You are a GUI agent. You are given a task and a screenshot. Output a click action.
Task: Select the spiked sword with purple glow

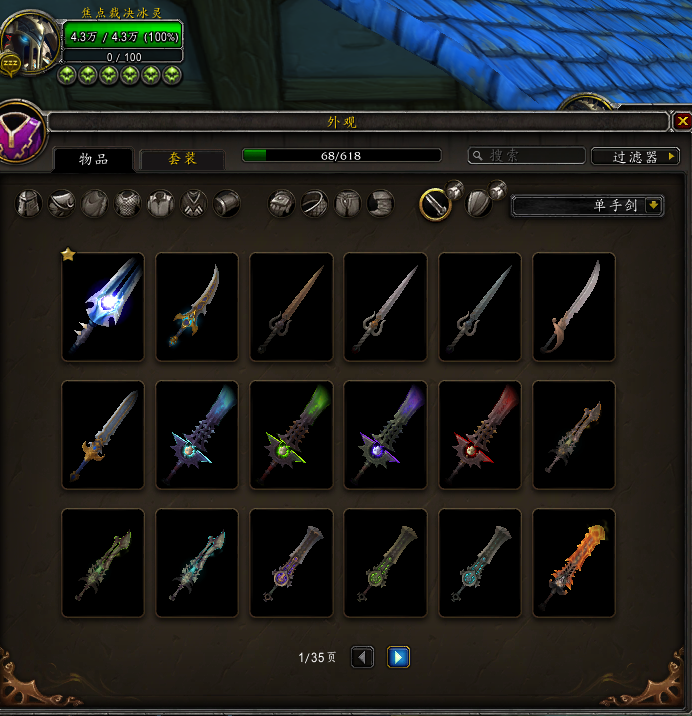point(385,435)
